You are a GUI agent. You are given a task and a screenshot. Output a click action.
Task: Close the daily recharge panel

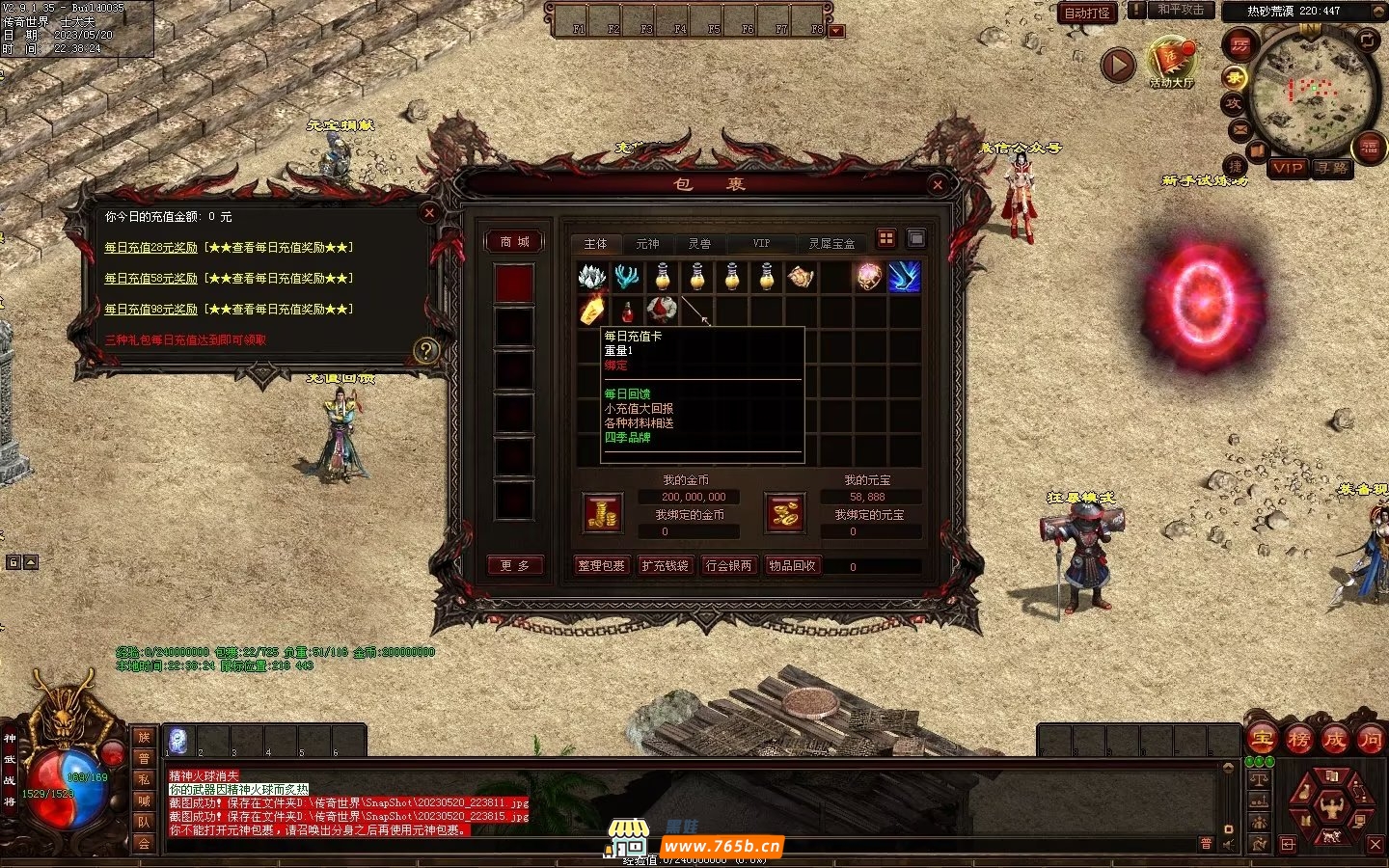click(430, 213)
